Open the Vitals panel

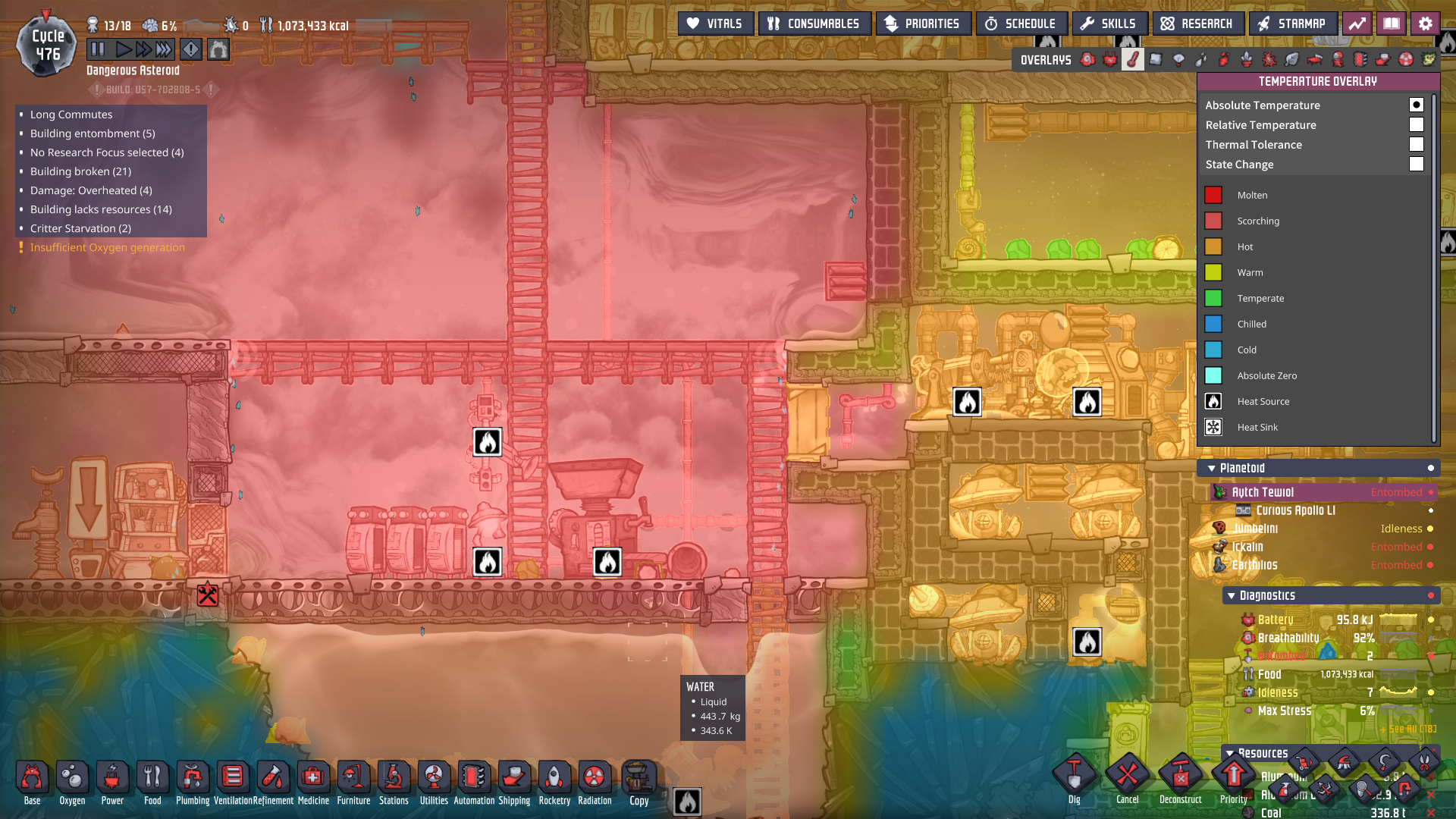(x=714, y=24)
